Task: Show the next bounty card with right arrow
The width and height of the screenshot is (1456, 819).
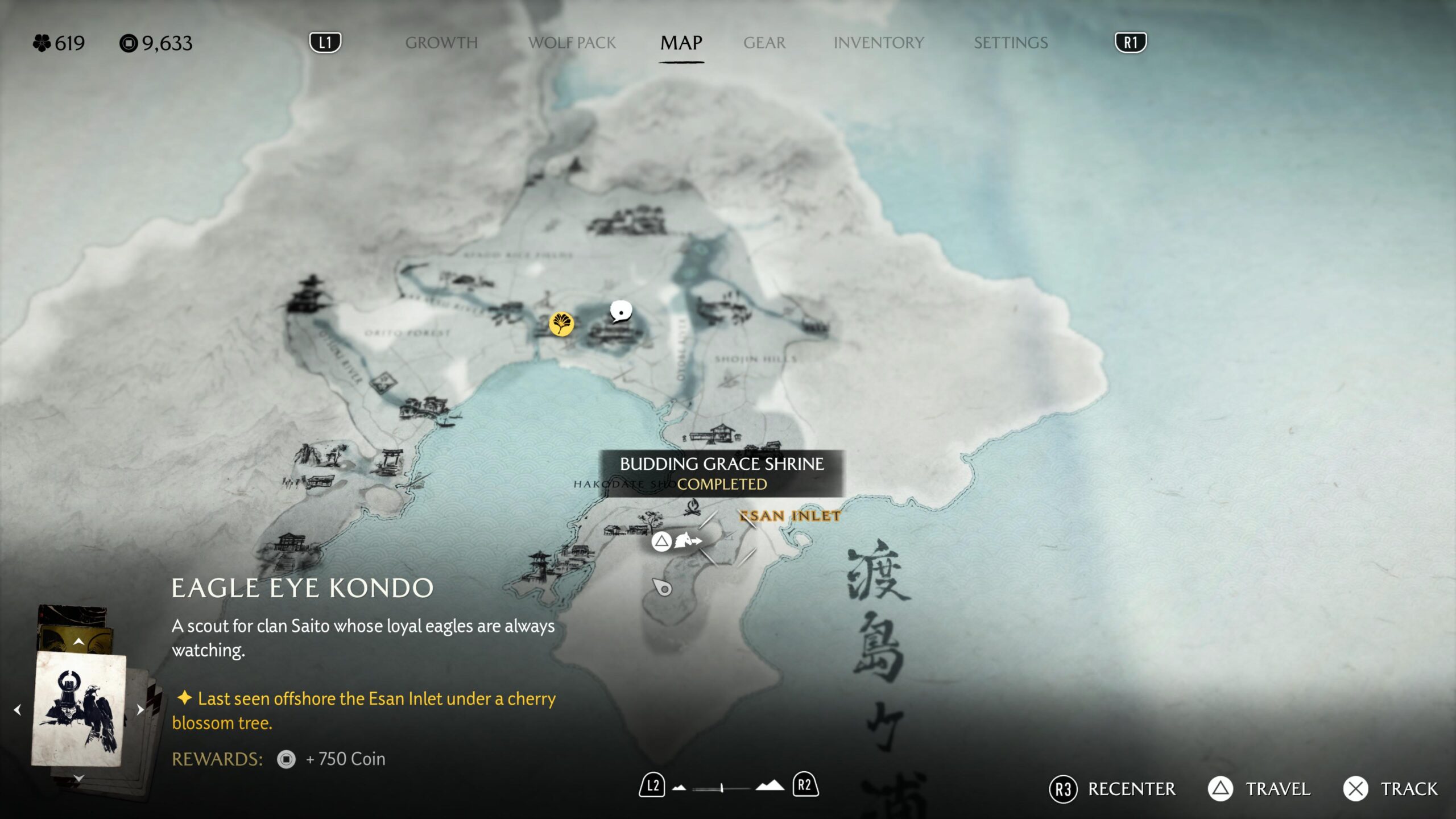Action: pyautogui.click(x=140, y=709)
